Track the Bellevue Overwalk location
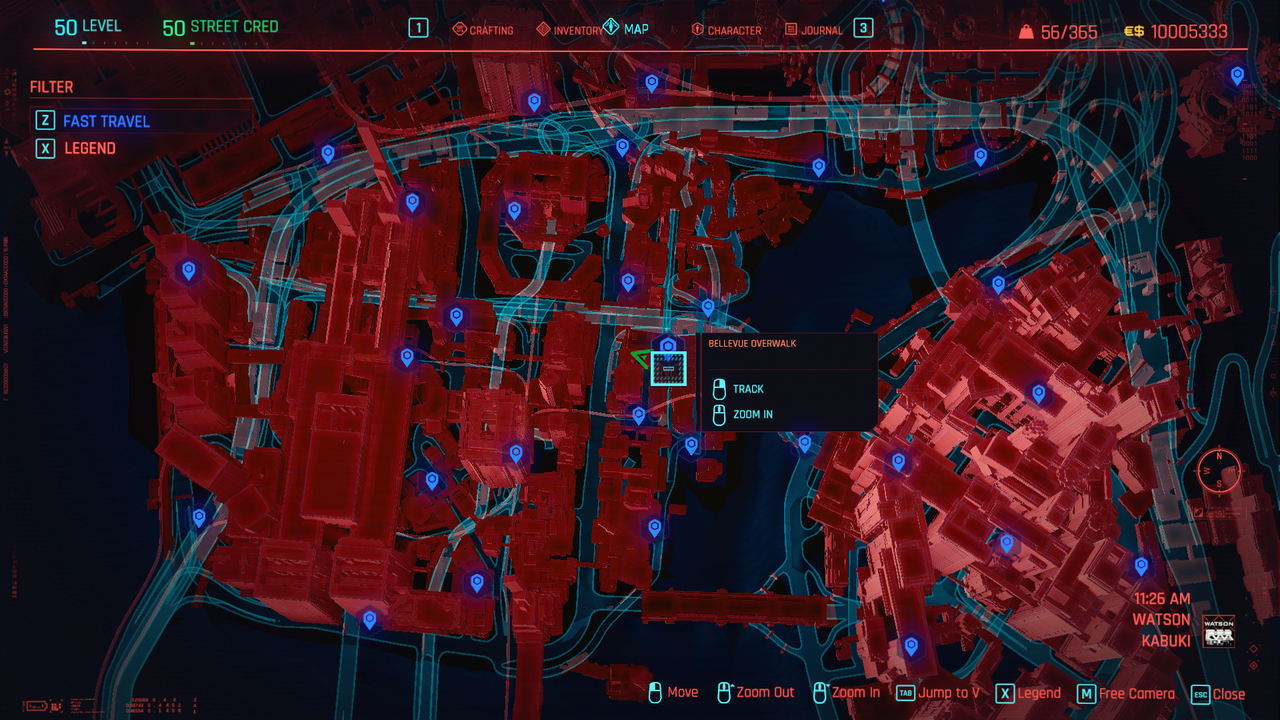This screenshot has height=720, width=1280. 747,389
